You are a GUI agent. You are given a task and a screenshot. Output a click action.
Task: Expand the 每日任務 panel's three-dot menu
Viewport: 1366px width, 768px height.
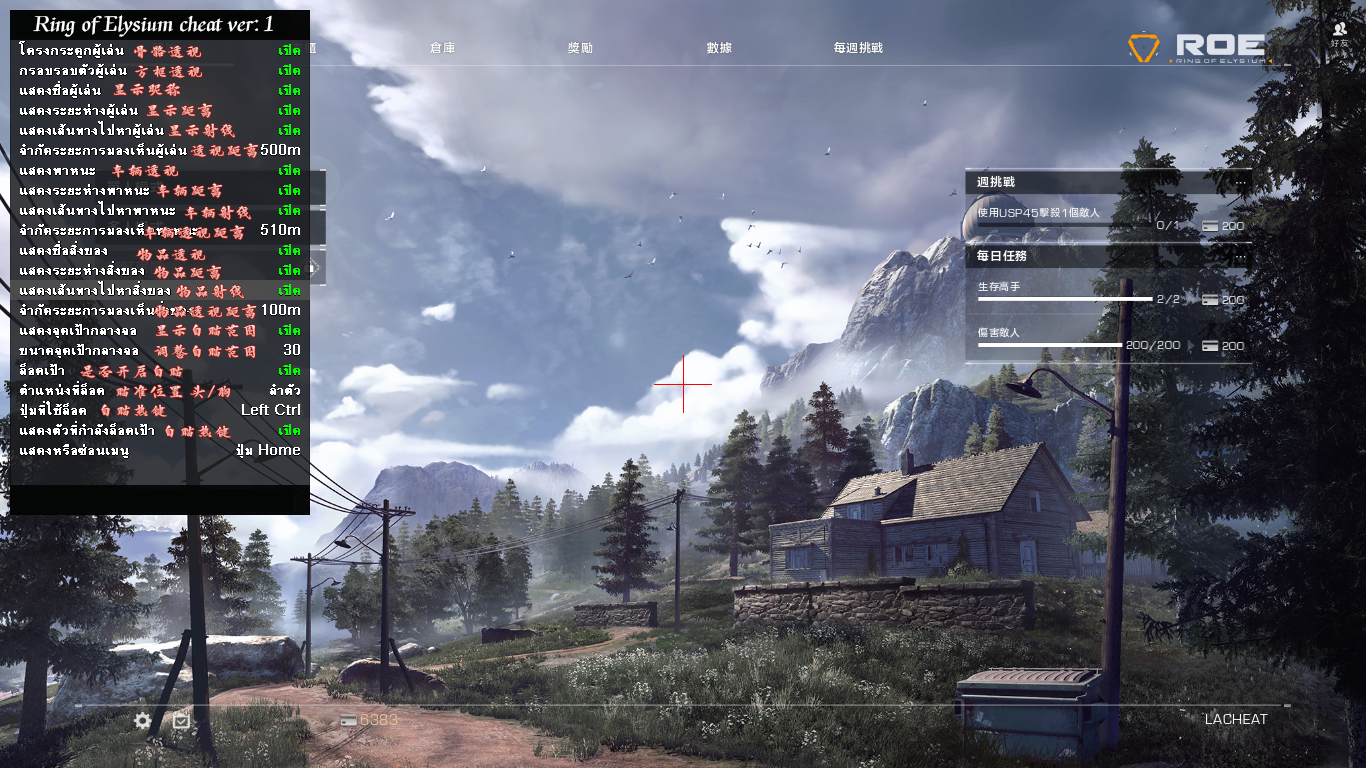click(x=1241, y=256)
